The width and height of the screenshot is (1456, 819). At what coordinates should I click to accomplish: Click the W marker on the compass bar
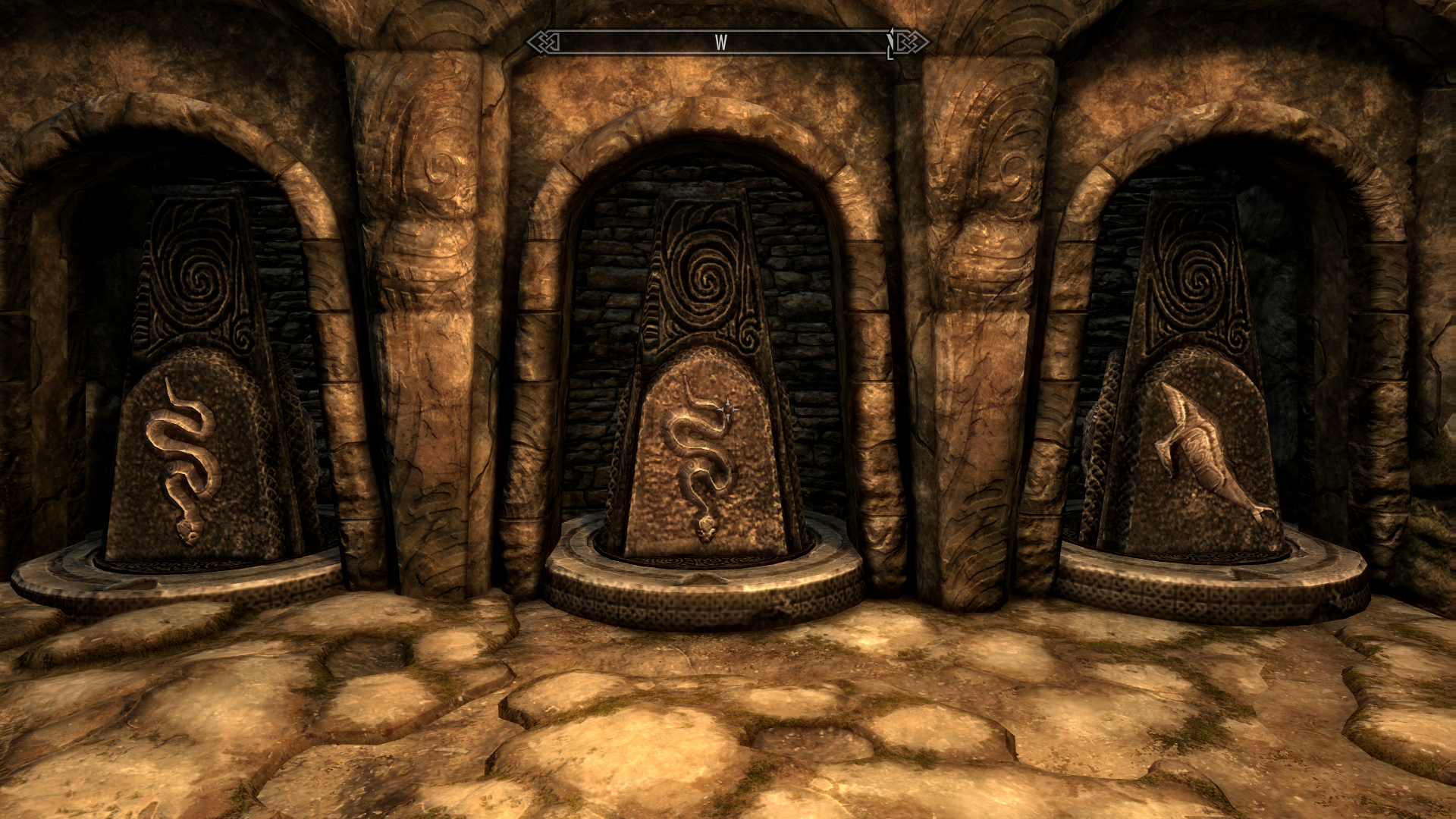pos(722,43)
